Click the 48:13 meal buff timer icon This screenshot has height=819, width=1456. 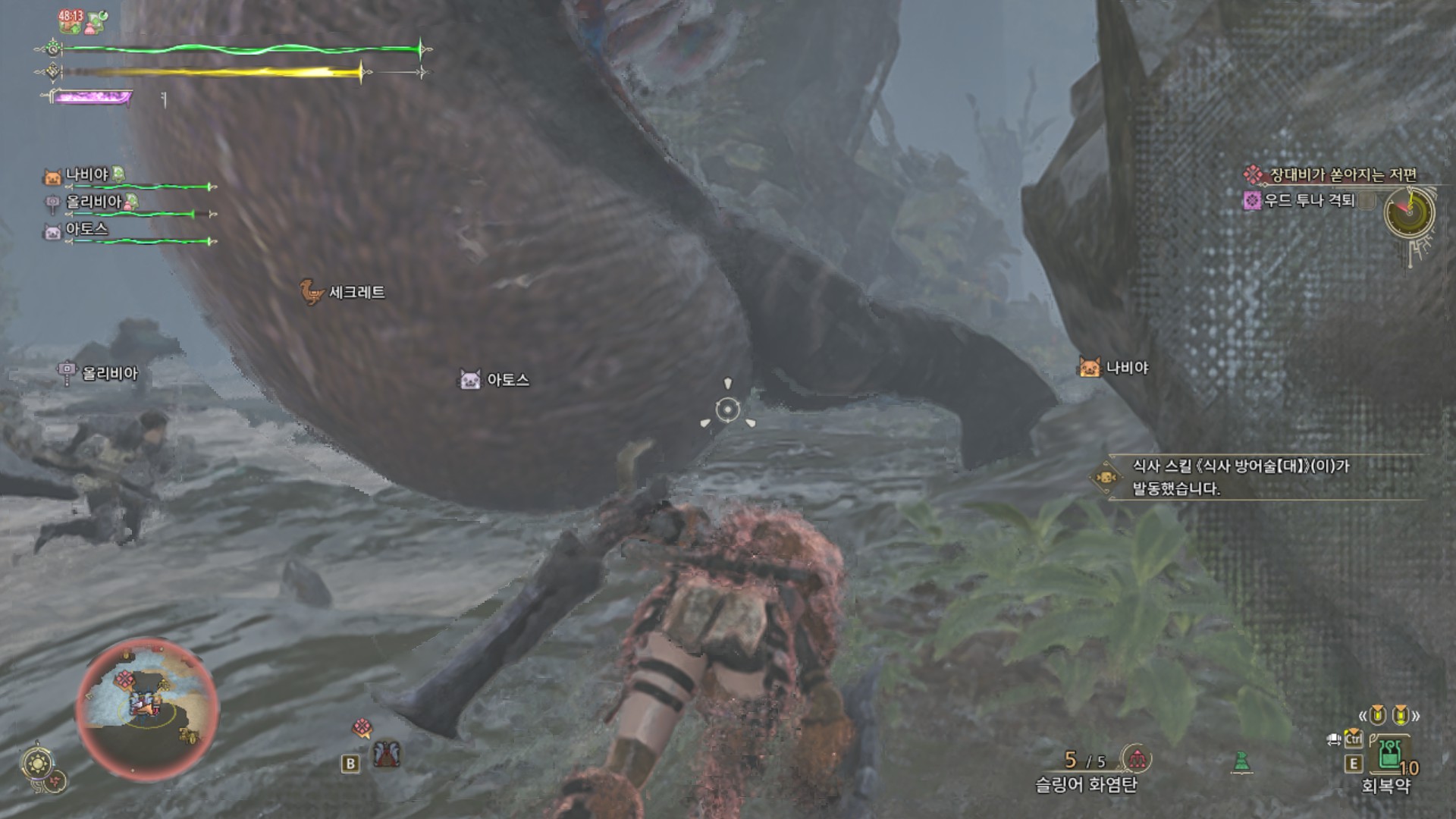pyautogui.click(x=71, y=21)
